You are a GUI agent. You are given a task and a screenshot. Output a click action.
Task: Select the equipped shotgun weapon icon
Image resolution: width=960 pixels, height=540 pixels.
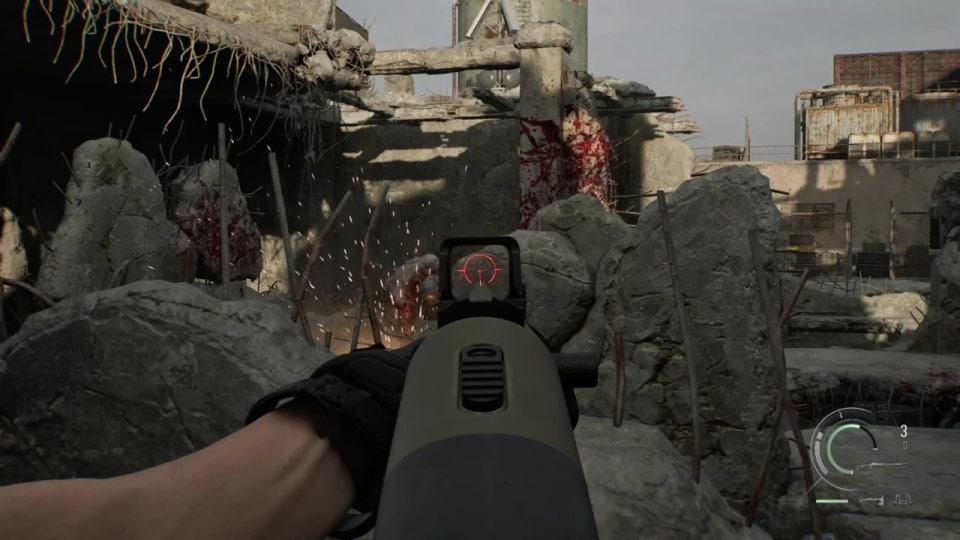[x=880, y=465]
